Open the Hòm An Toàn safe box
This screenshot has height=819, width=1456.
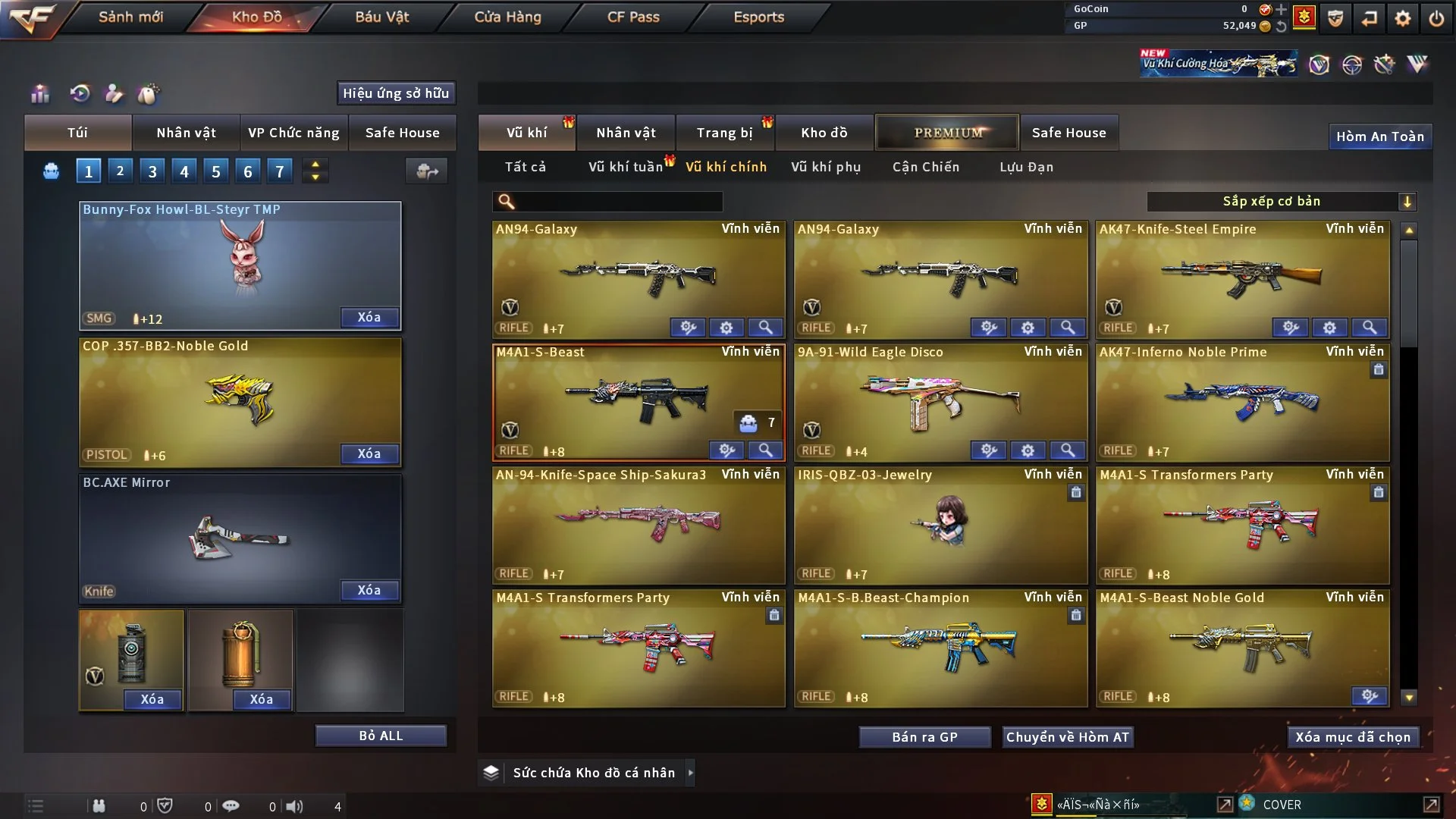pyautogui.click(x=1379, y=136)
